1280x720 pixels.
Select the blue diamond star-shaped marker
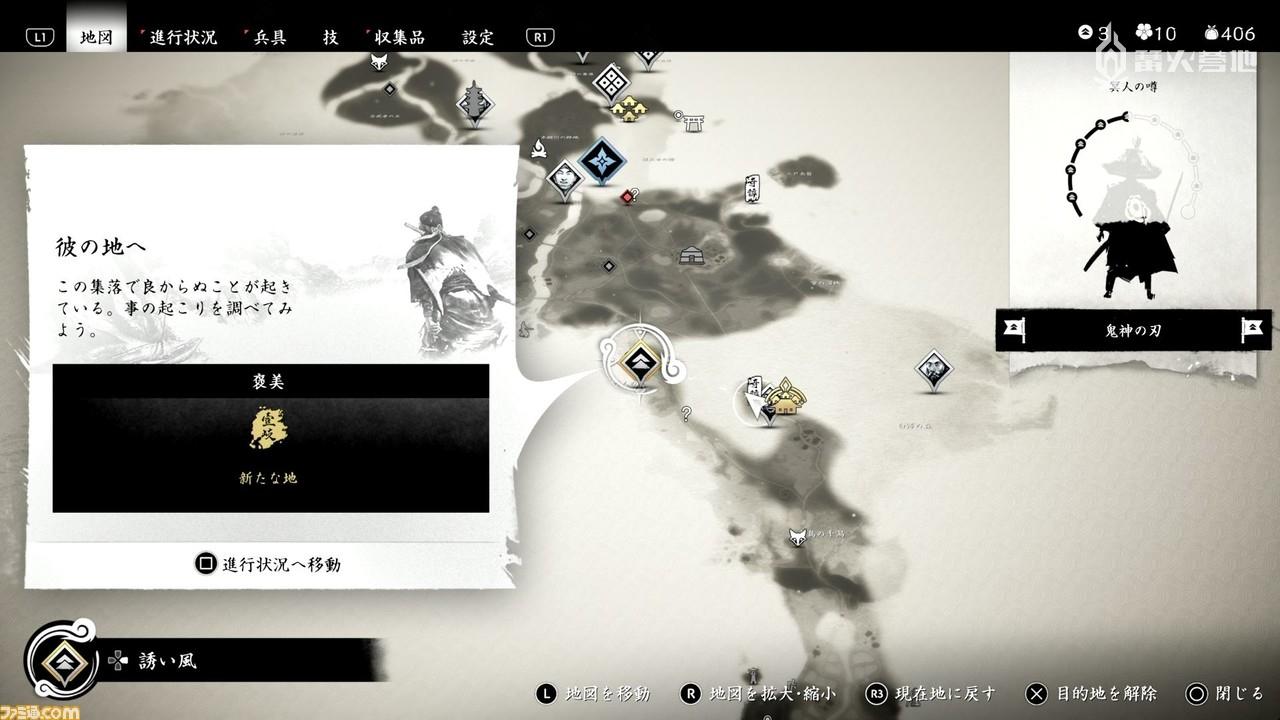coord(602,160)
